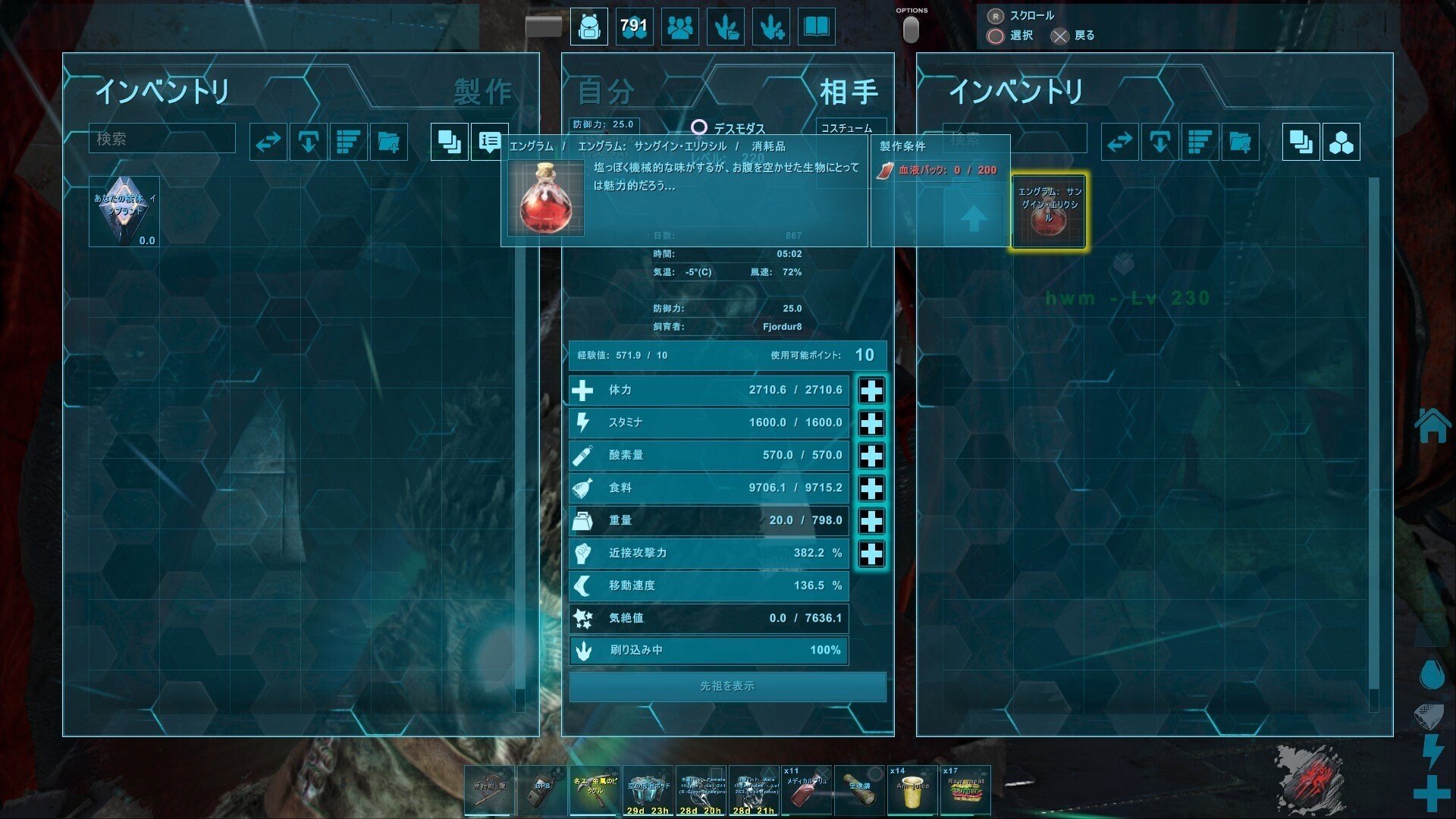Click the sort list icon in left inventory
1456x819 pixels.
tap(347, 141)
